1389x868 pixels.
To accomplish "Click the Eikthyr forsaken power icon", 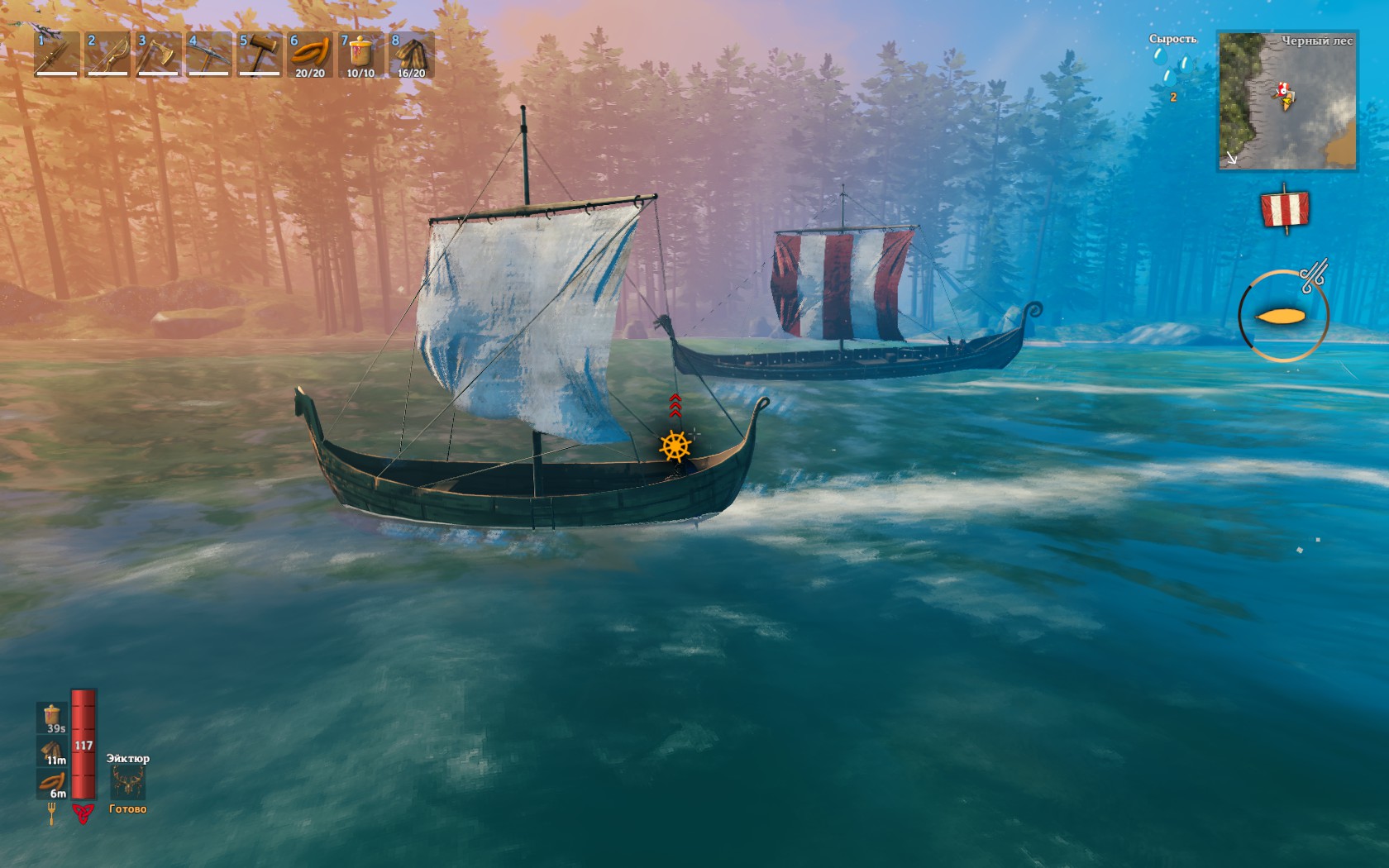I will coord(128,781).
